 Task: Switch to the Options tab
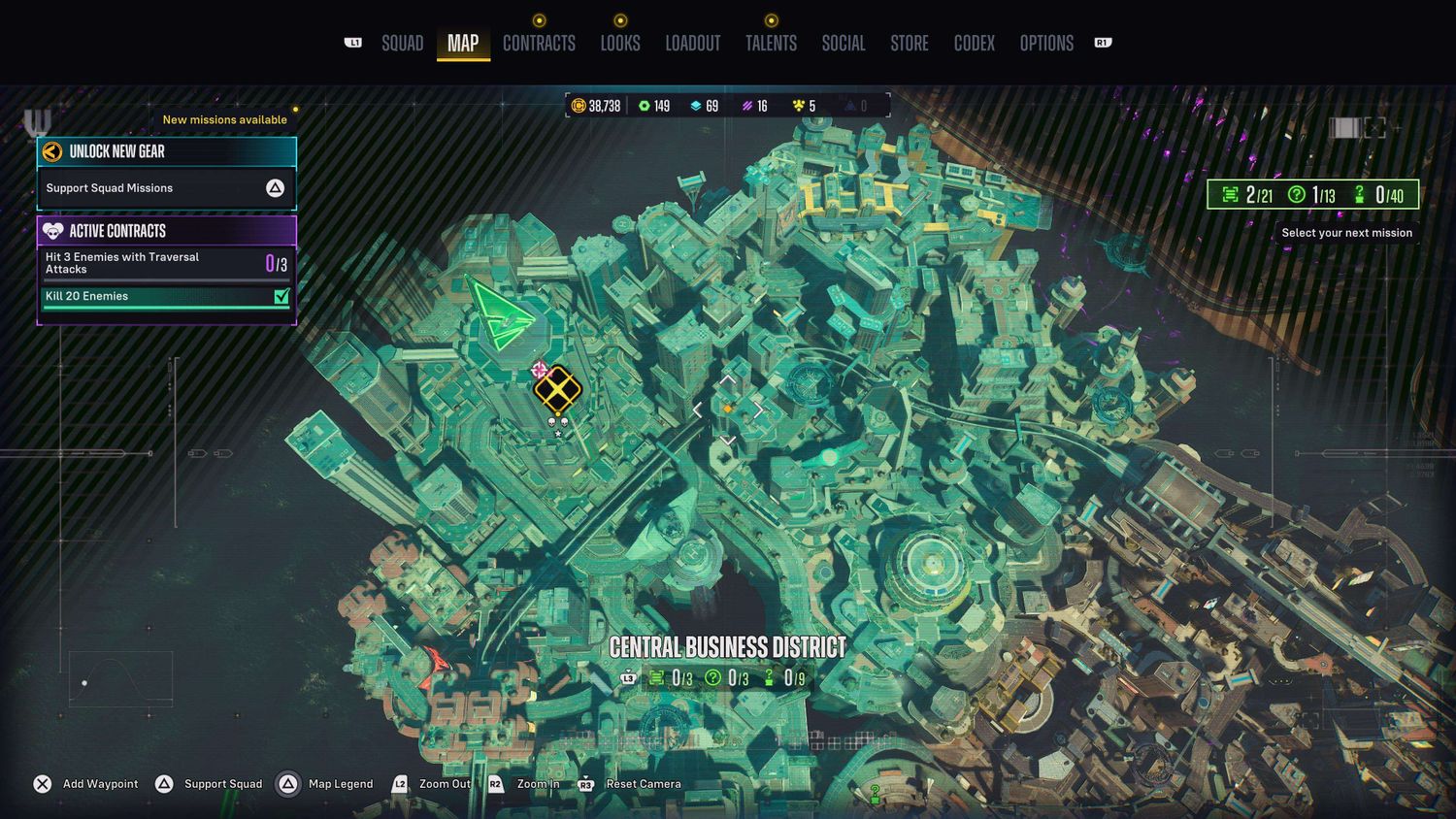click(x=1046, y=44)
